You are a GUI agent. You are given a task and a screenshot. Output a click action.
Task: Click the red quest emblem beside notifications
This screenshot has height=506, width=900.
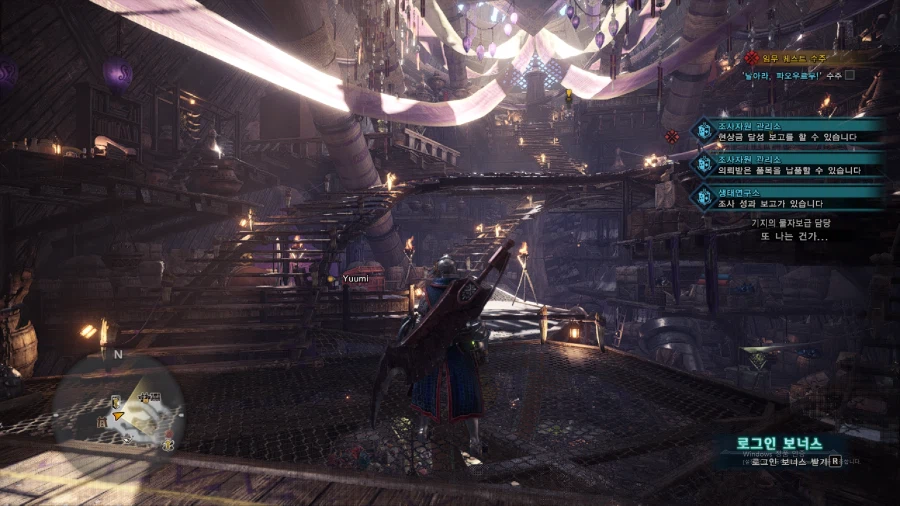coord(672,136)
